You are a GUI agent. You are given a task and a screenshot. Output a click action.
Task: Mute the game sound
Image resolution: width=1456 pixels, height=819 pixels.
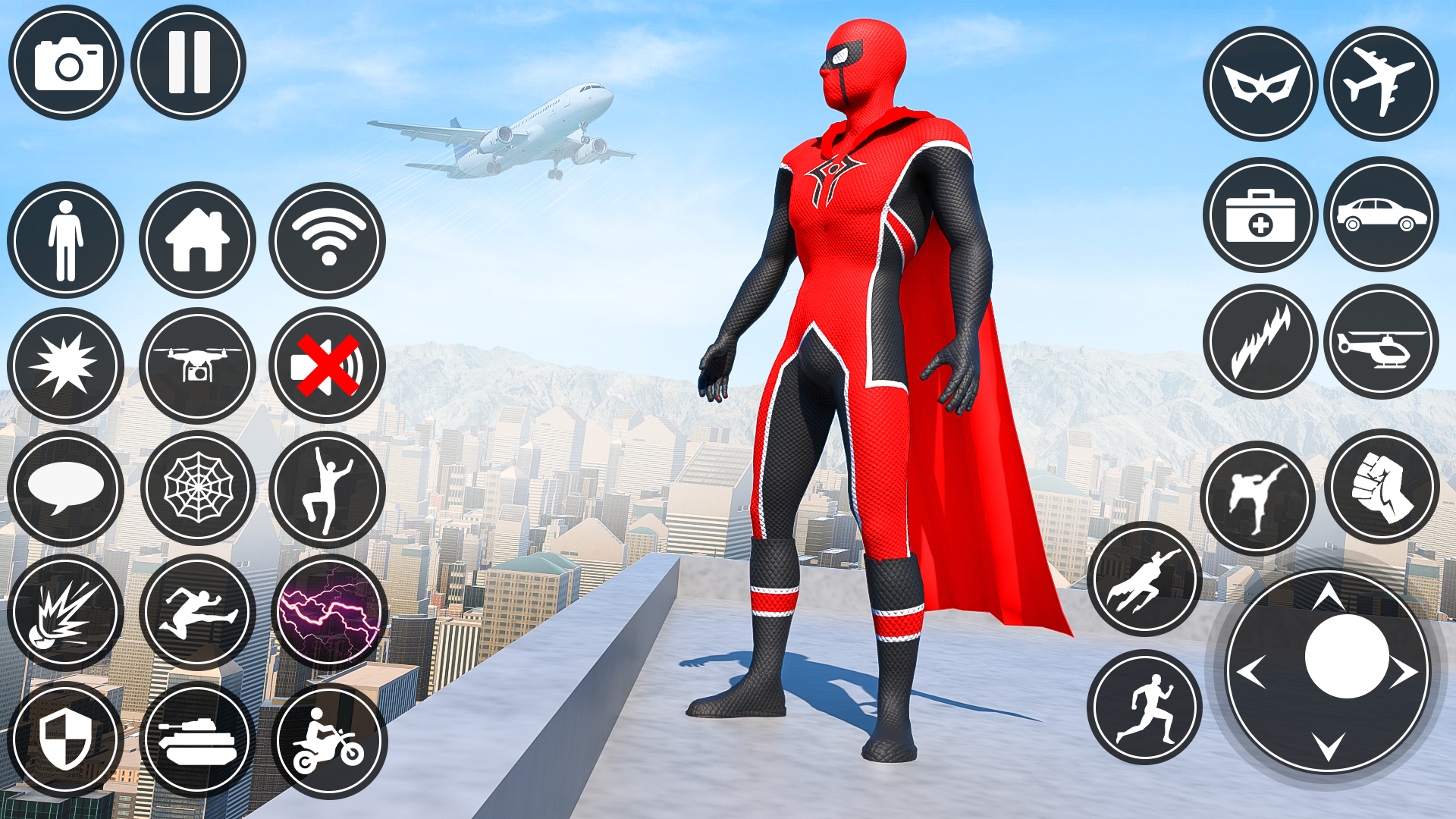(328, 364)
